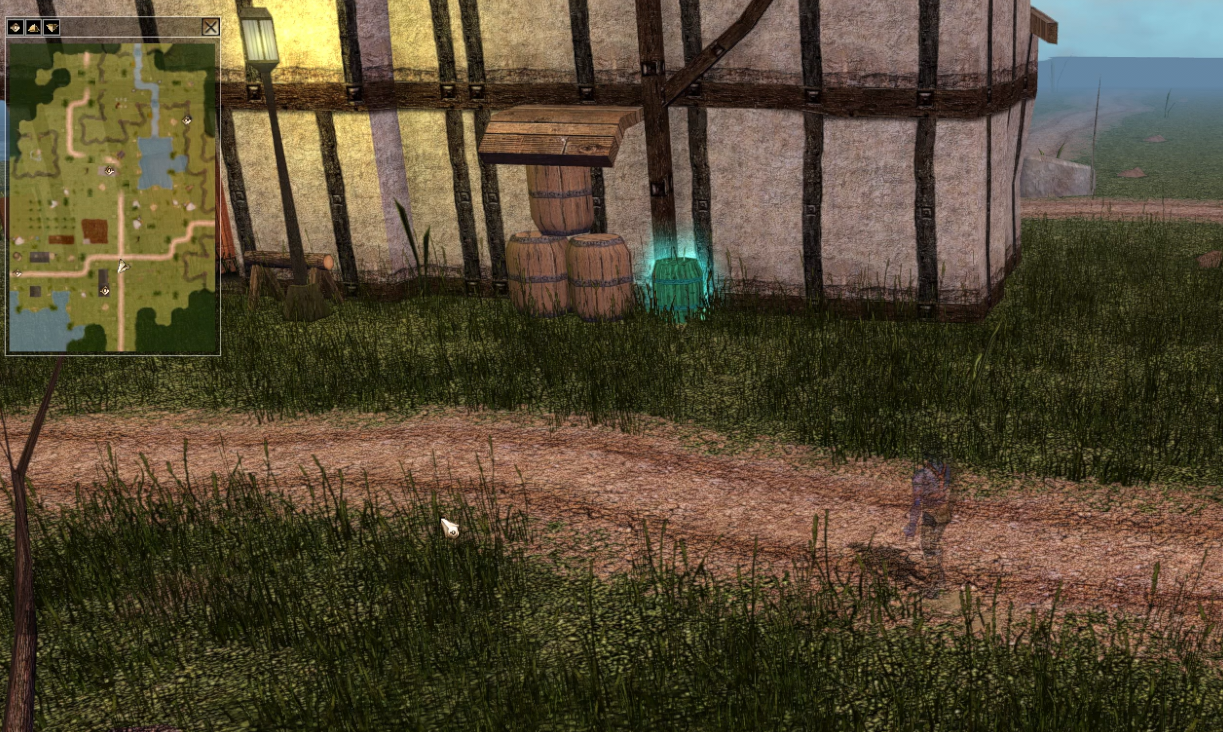Select the map pin on the southern dark building
Screen dimensions: 1223x732
104,290
